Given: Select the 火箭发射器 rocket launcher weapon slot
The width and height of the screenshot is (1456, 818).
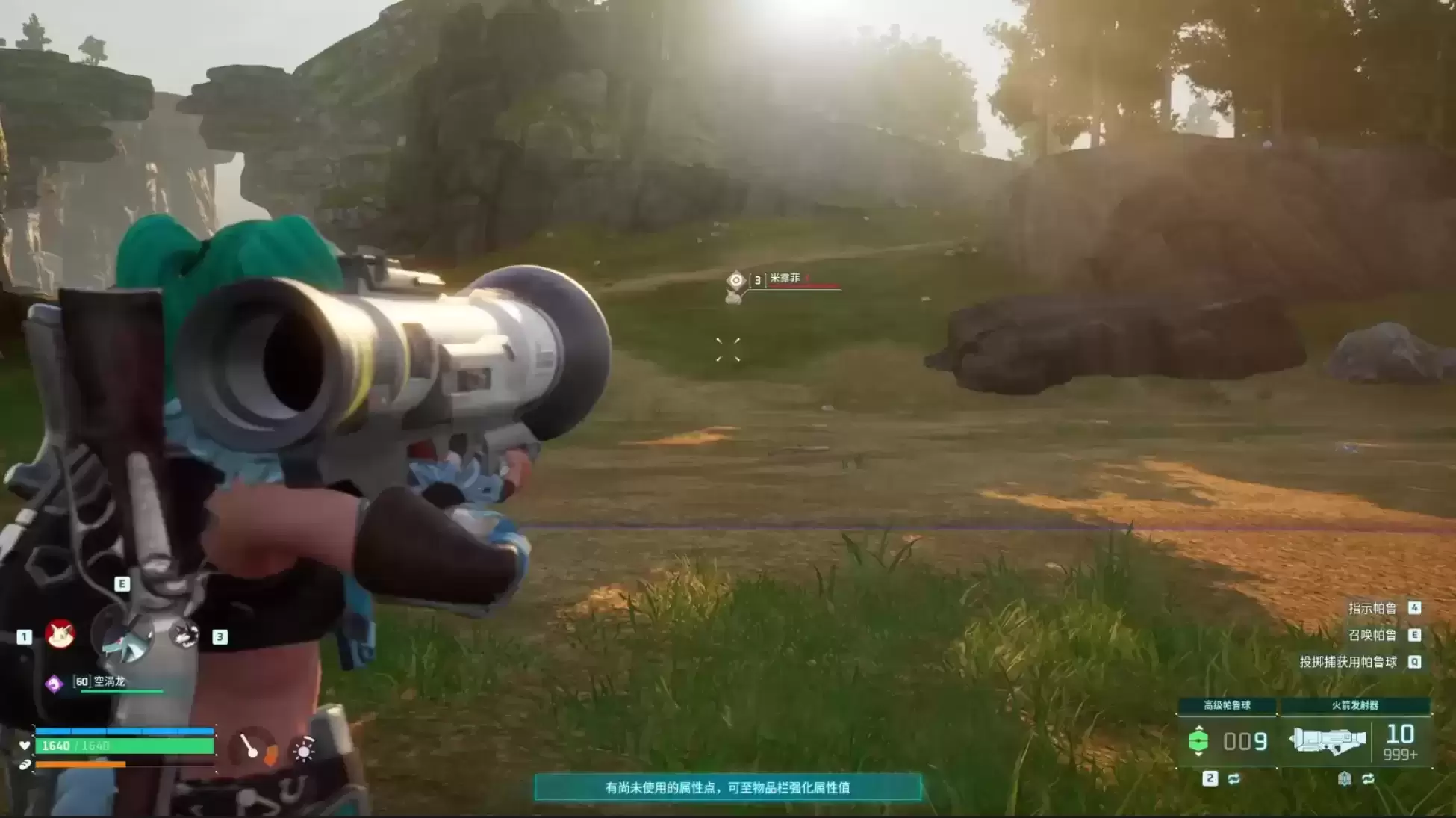Looking at the screenshot, I should (1328, 740).
